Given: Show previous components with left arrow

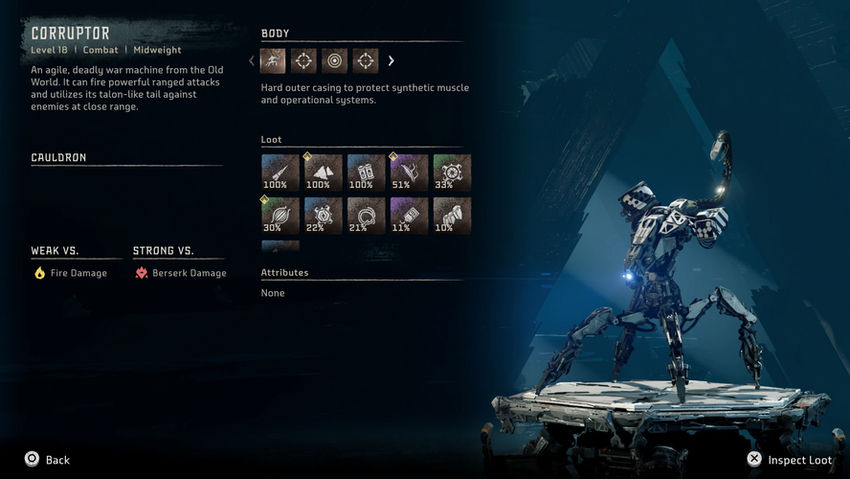Looking at the screenshot, I should 252,61.
